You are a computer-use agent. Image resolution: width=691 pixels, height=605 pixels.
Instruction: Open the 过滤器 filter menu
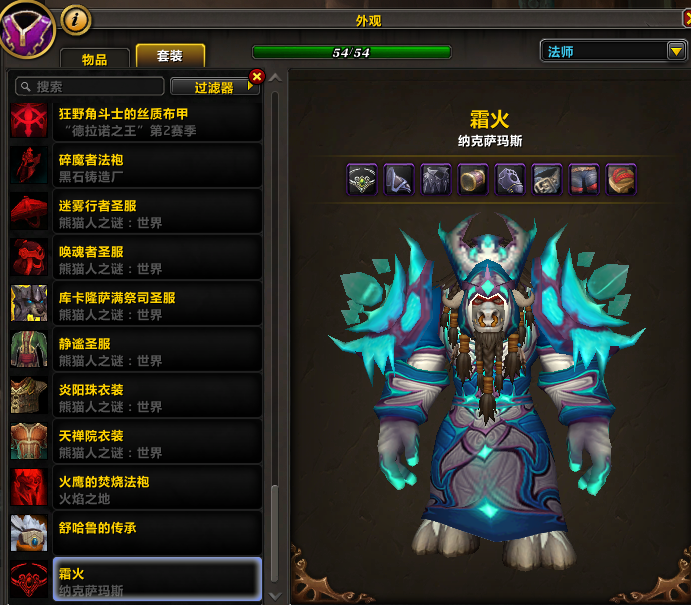click(x=214, y=87)
